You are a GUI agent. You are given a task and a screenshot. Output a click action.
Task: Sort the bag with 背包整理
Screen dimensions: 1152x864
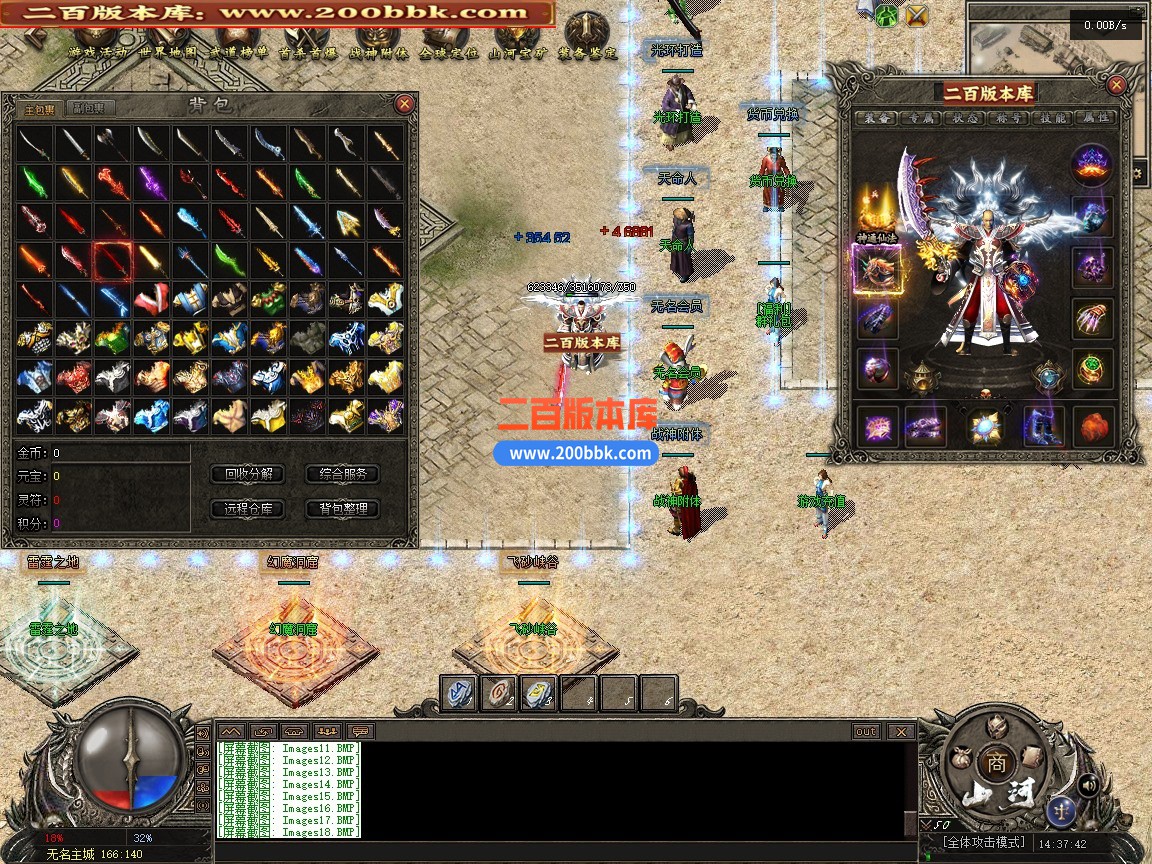pos(342,509)
